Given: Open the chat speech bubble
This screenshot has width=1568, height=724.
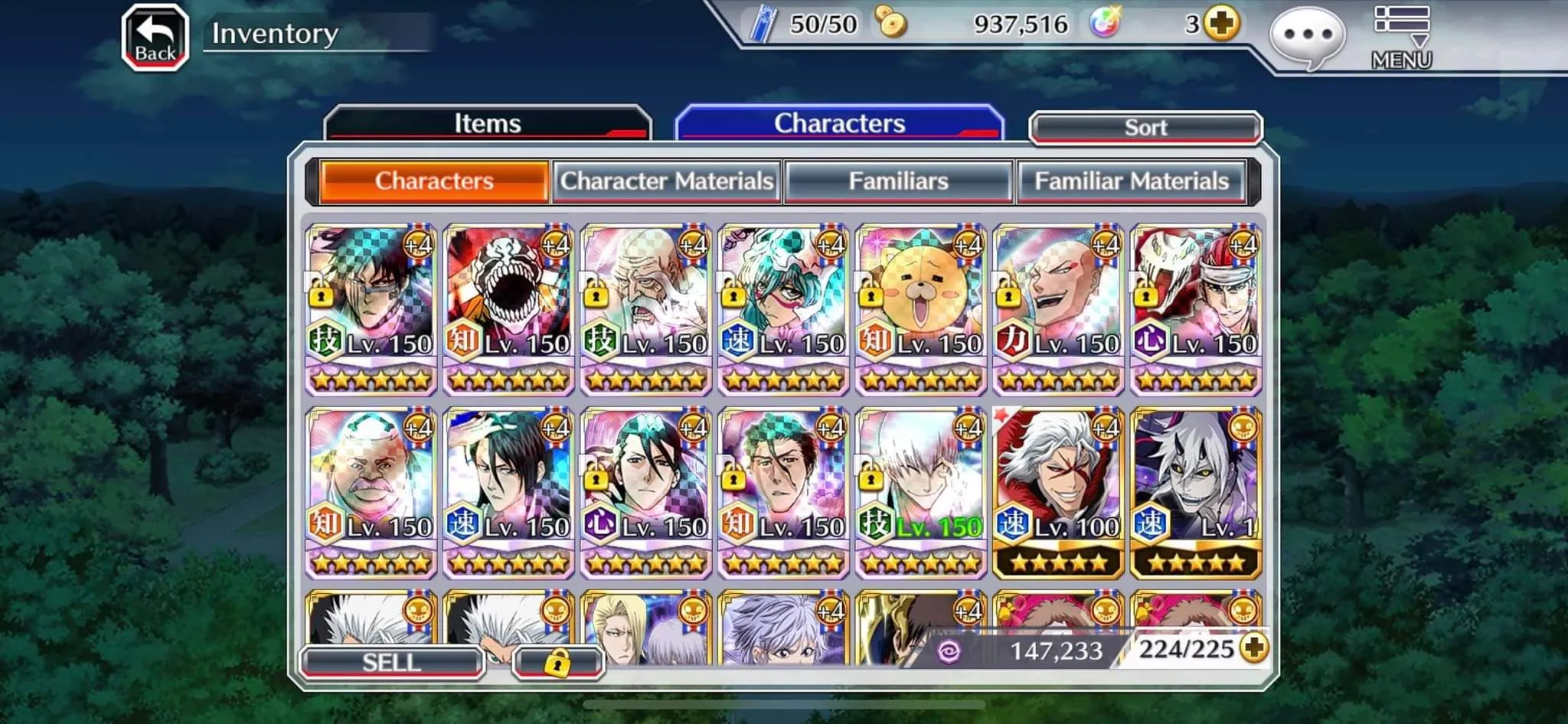Looking at the screenshot, I should [1307, 36].
